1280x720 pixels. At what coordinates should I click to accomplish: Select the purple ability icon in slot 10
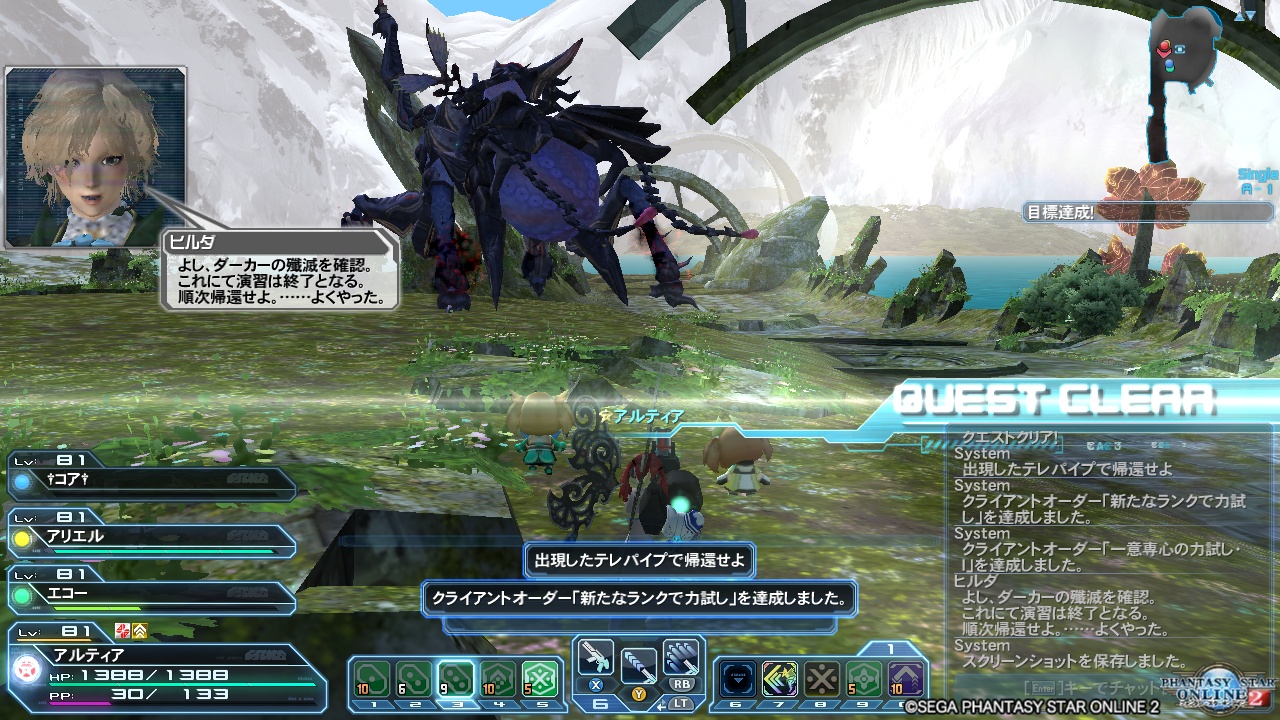pos(906,678)
